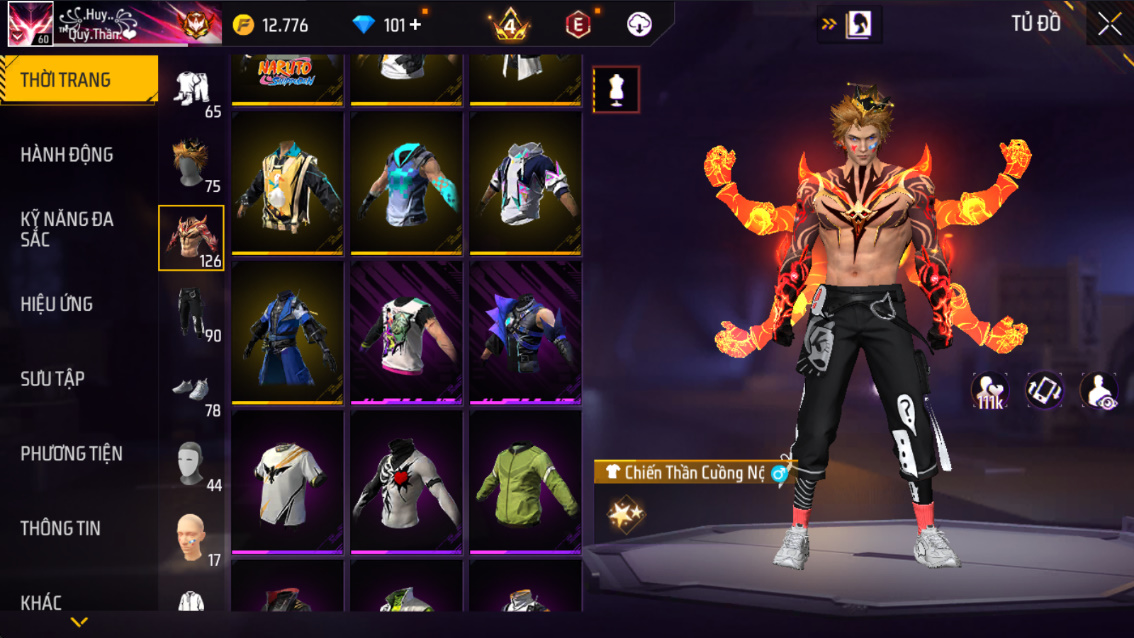
Task: Choose the shoes category with 78 items
Action: pyautogui.click(x=192, y=390)
